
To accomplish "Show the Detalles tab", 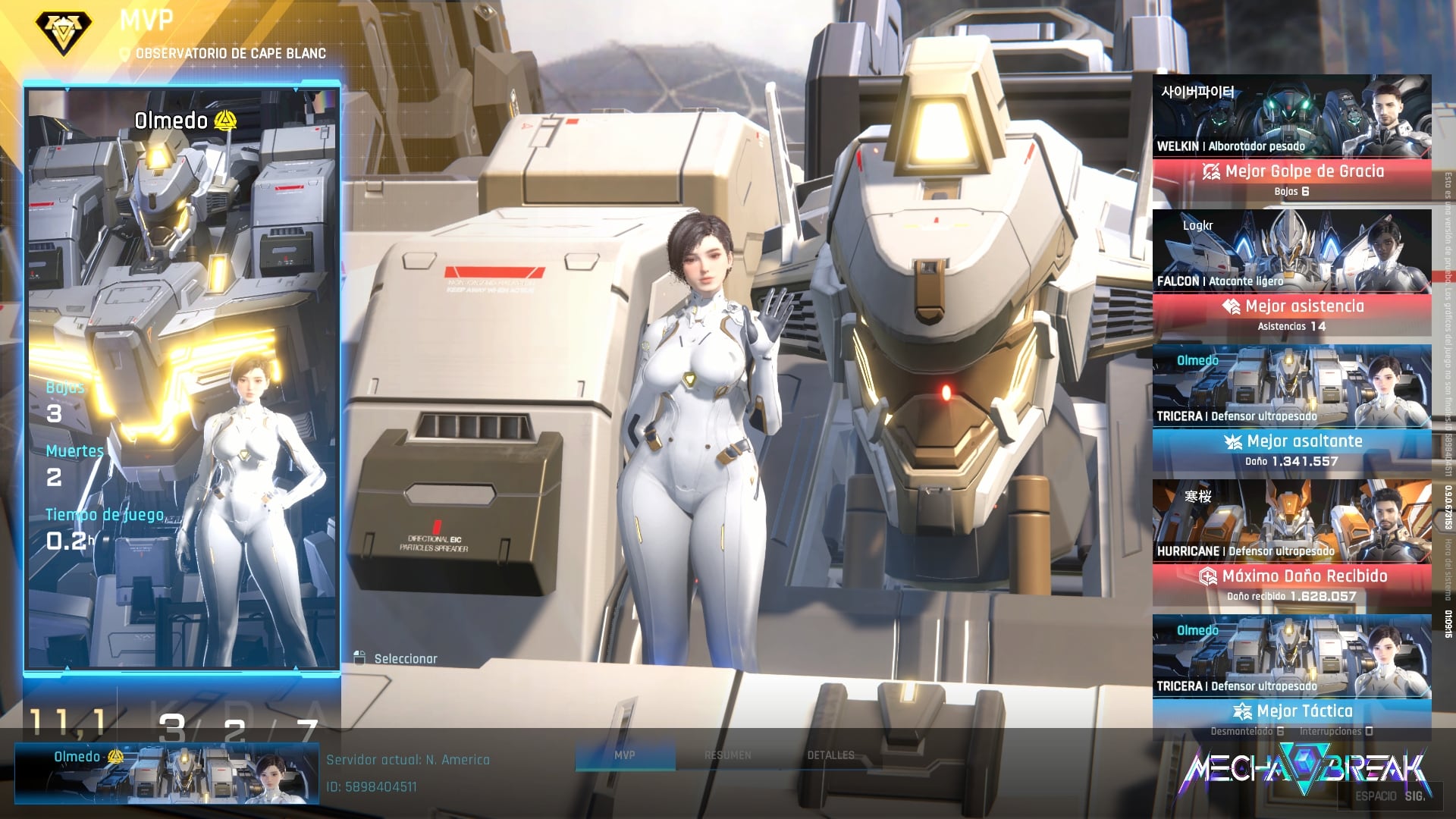I will click(x=830, y=755).
